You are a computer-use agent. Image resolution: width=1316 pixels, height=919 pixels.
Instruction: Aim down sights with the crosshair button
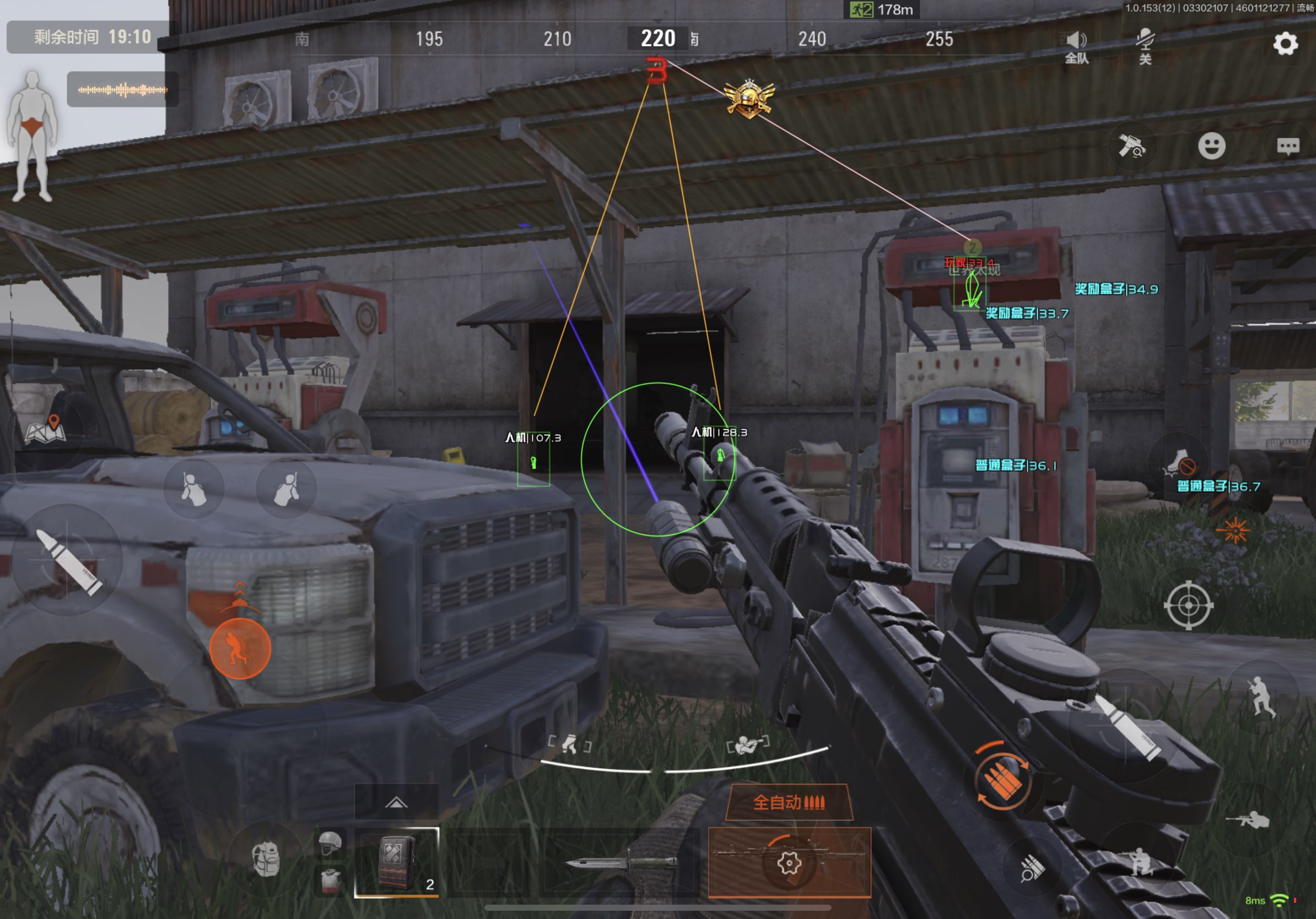pos(1188,605)
